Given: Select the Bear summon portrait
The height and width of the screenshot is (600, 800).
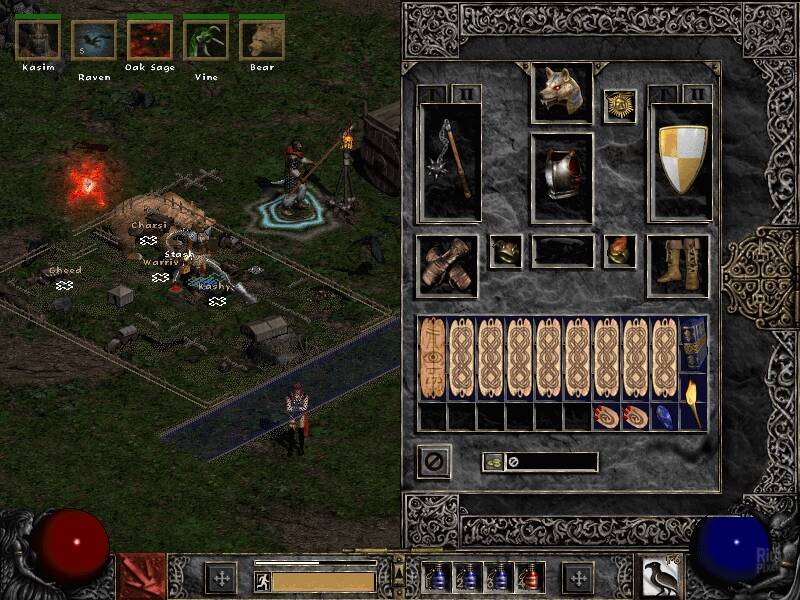Looking at the screenshot, I should coord(261,39).
